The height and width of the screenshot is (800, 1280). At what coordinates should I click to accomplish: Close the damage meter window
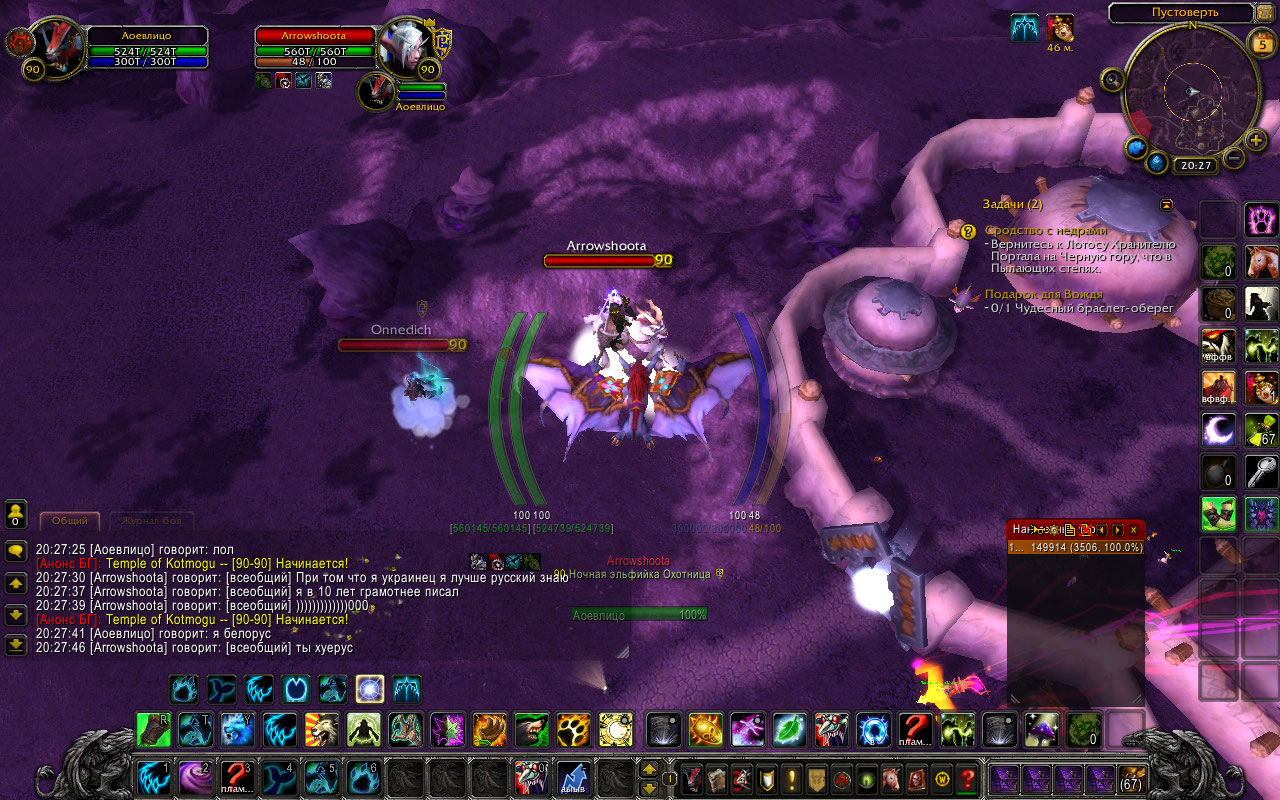[x=1134, y=530]
